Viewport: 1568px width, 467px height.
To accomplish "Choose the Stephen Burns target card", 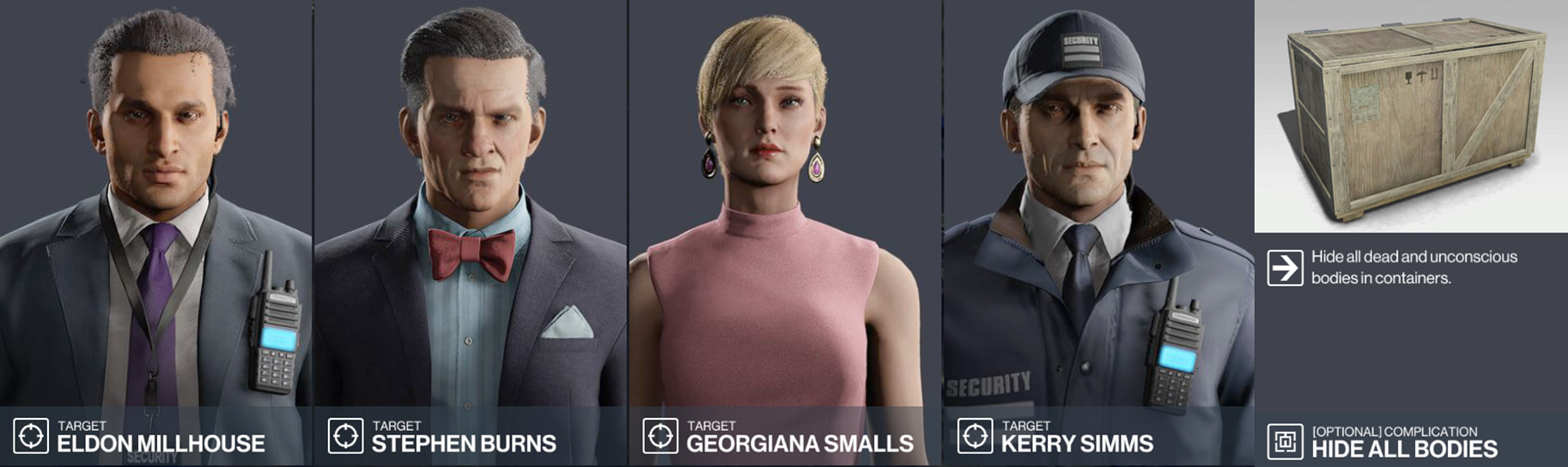I will 471,232.
